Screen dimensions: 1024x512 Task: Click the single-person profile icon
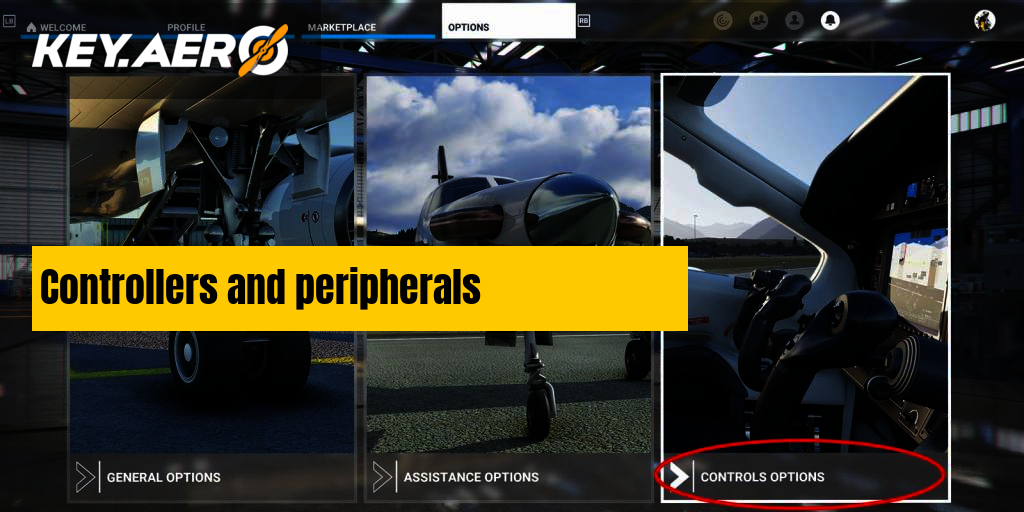[794, 20]
